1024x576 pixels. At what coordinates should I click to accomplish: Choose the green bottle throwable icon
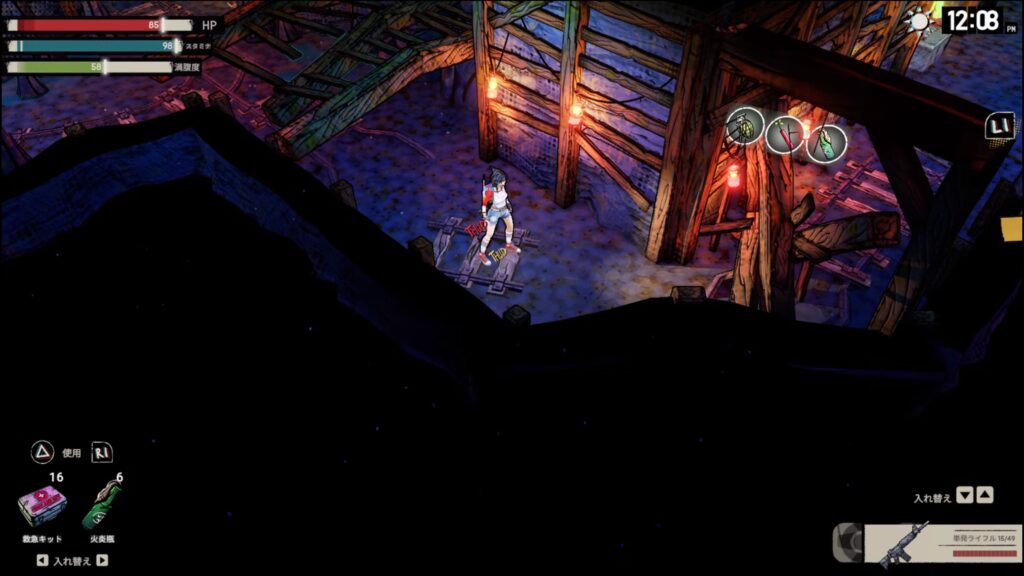click(x=826, y=143)
